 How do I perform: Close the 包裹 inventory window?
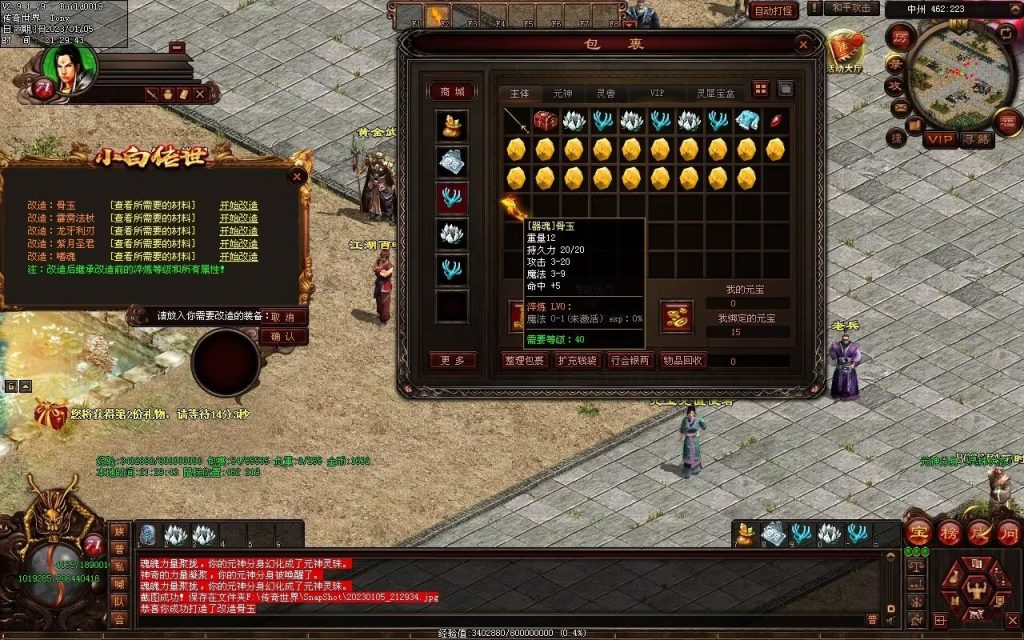803,45
